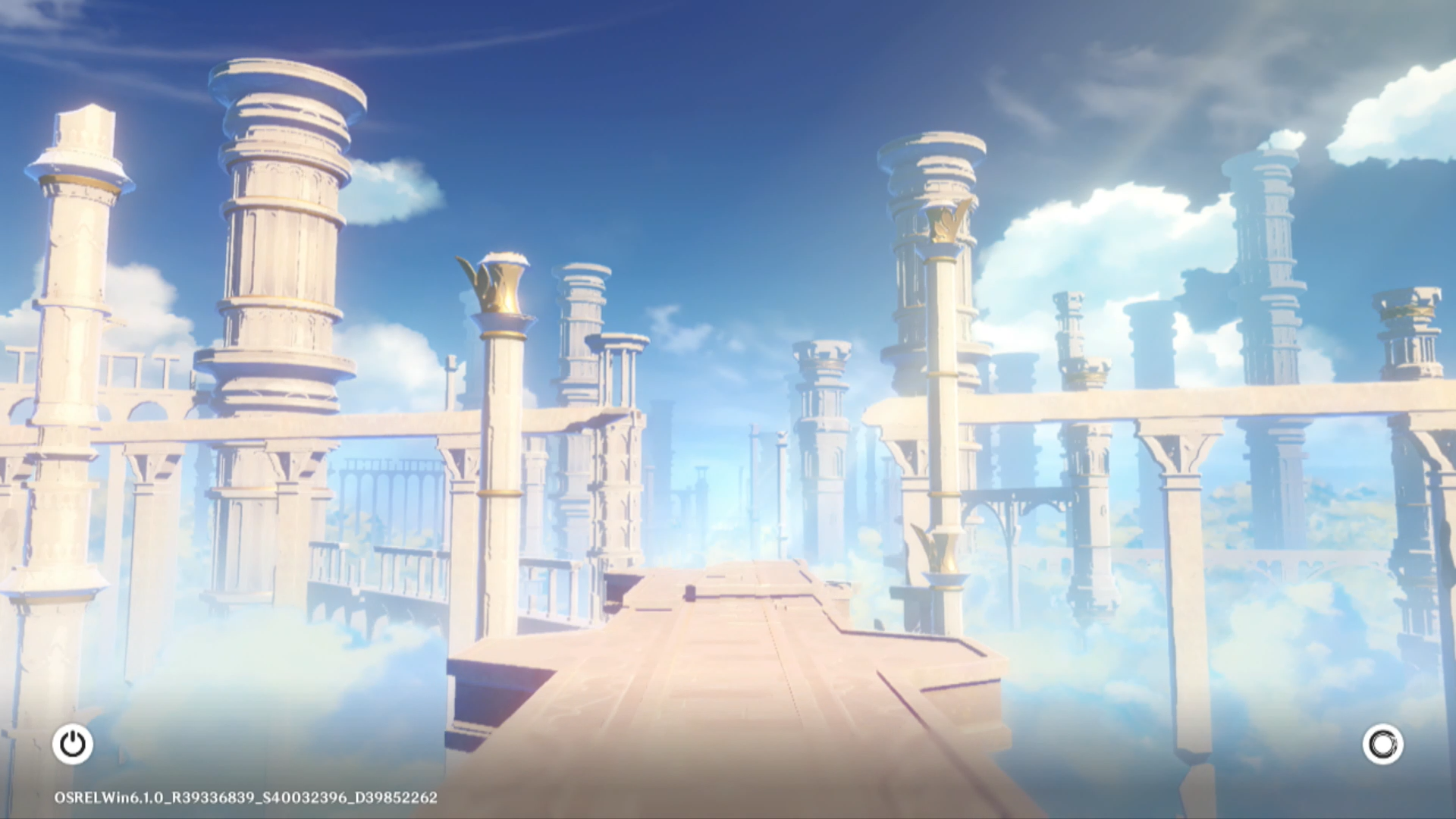The width and height of the screenshot is (1456, 819).
Task: Click the circular ring icon button
Action: (1382, 744)
